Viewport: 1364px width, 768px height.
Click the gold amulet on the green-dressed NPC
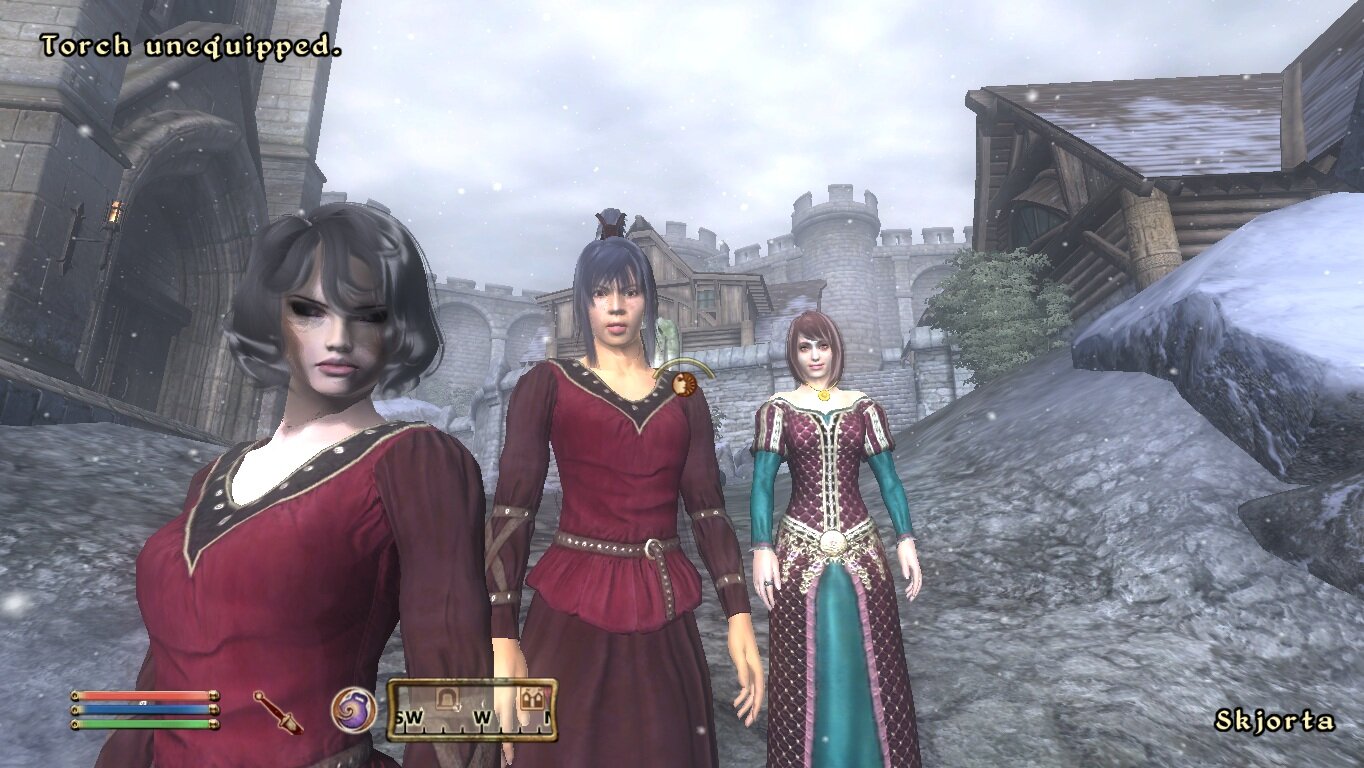pyautogui.click(x=823, y=394)
